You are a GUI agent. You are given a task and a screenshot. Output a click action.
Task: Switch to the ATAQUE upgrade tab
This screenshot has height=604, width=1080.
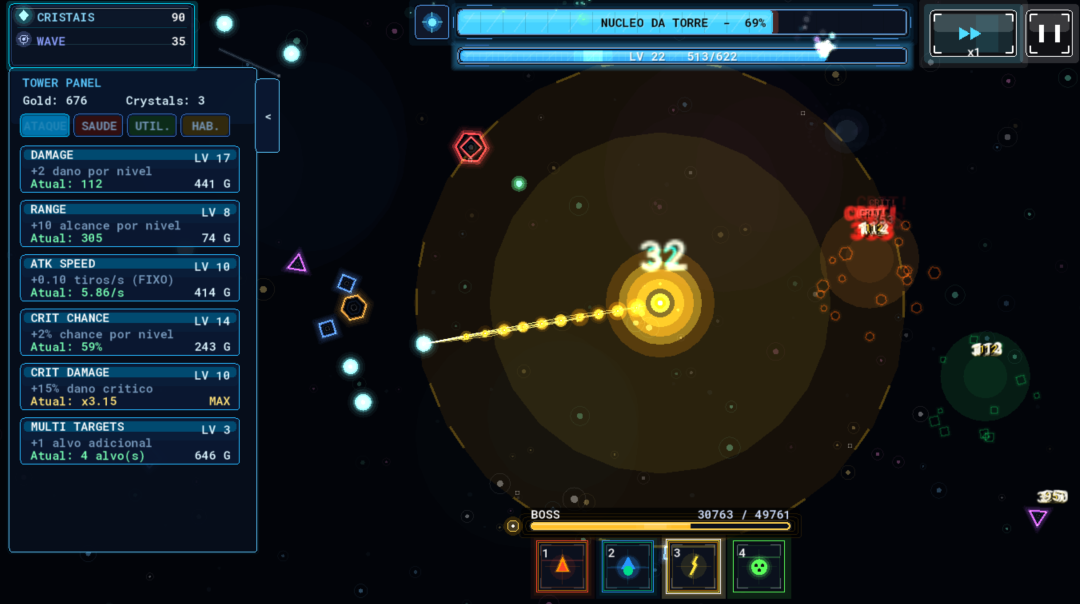tap(45, 125)
